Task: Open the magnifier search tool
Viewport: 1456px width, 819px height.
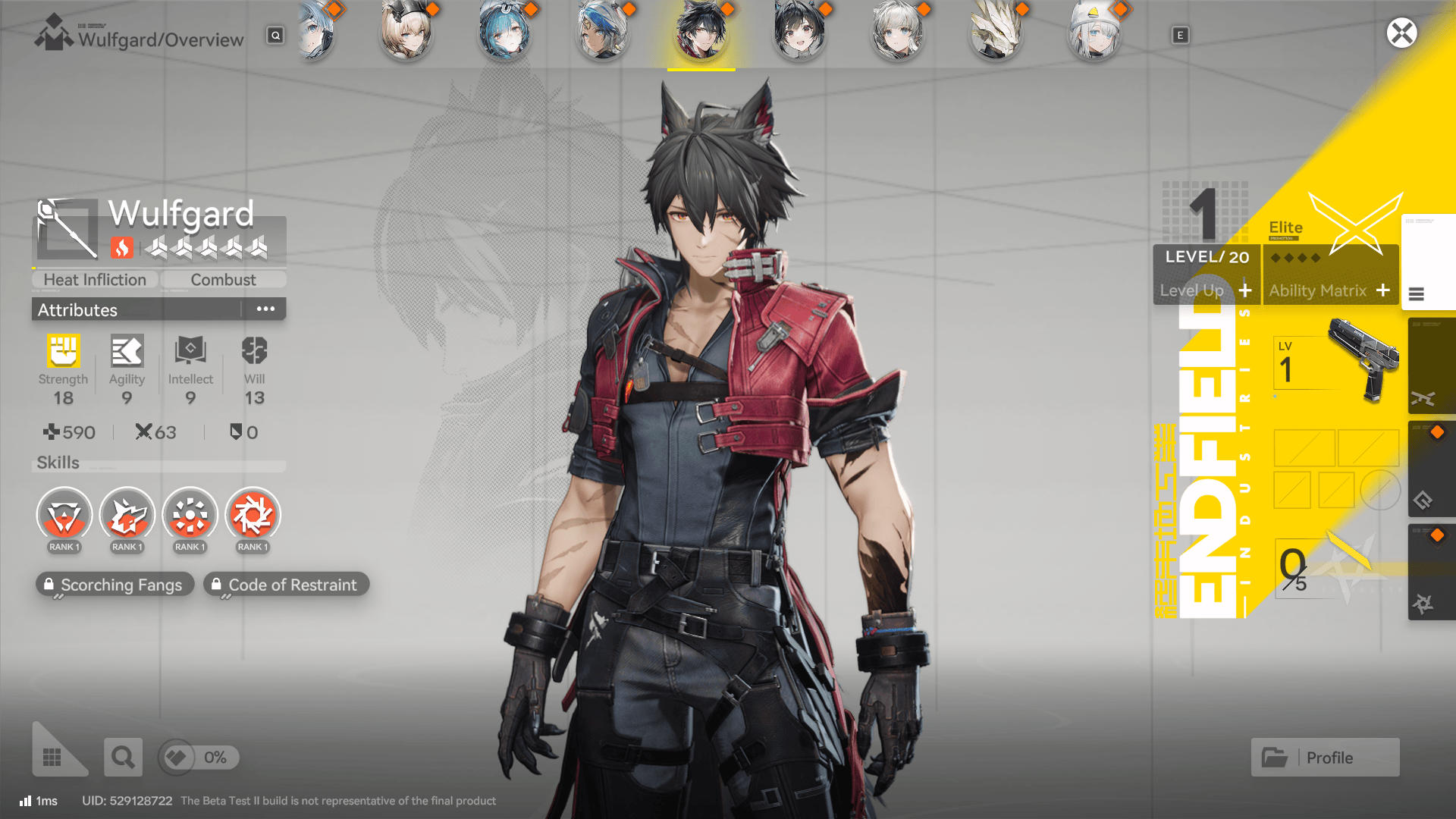Action: point(123,757)
